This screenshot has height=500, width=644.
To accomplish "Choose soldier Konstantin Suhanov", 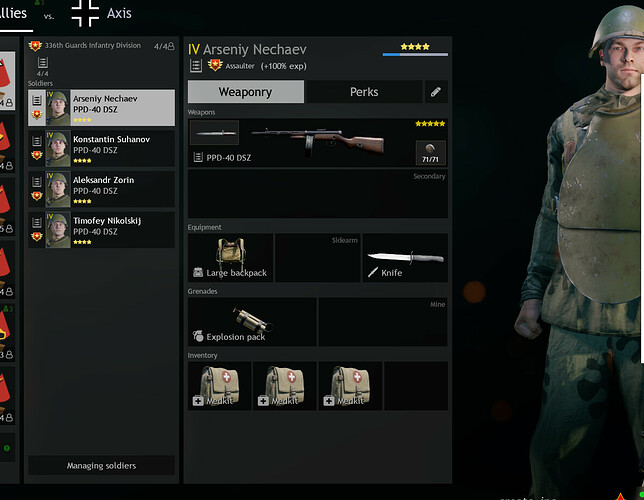I will click(x=101, y=148).
